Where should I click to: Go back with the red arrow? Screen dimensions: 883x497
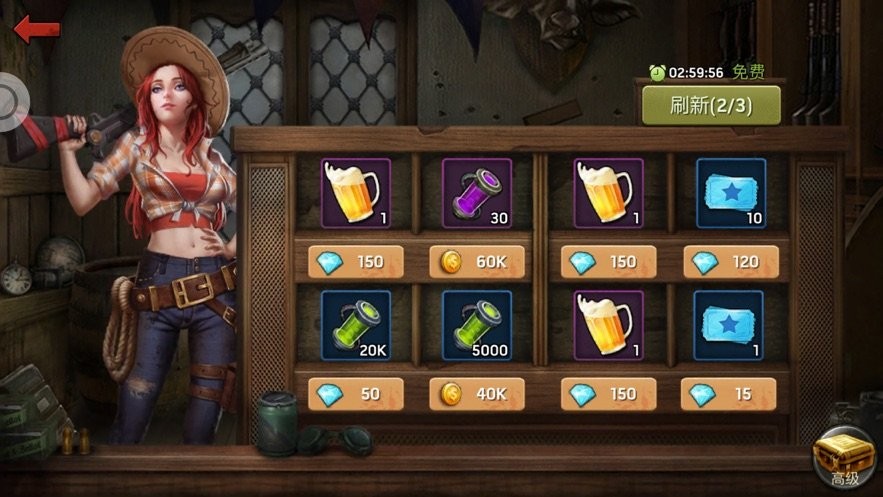(x=36, y=28)
